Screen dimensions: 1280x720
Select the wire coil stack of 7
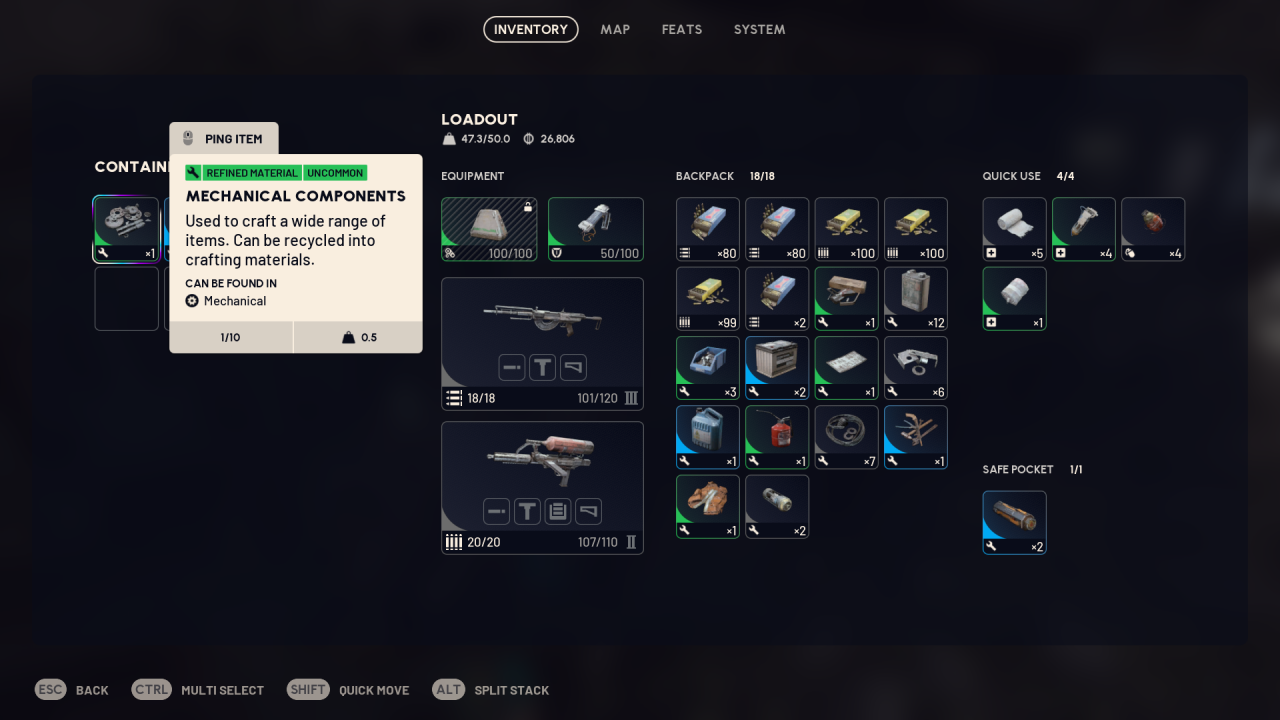(x=846, y=437)
